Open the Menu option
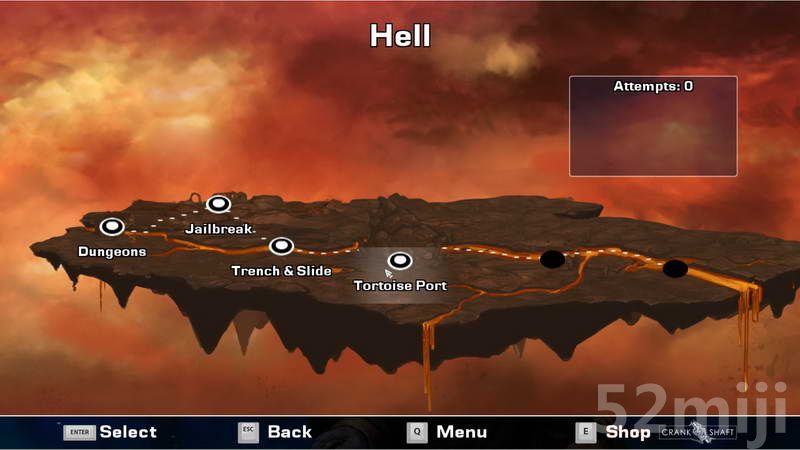This screenshot has height=450, width=800. pos(447,432)
